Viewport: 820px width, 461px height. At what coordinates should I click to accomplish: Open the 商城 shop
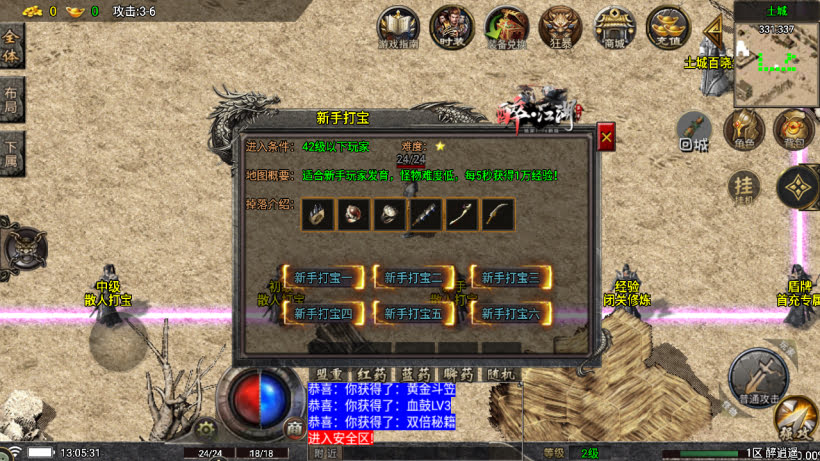[x=612, y=27]
